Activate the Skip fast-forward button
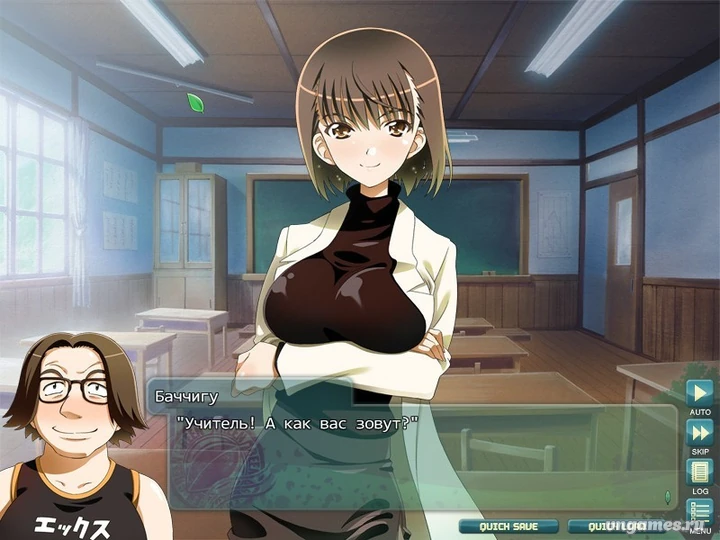The height and width of the screenshot is (540, 720). click(699, 432)
